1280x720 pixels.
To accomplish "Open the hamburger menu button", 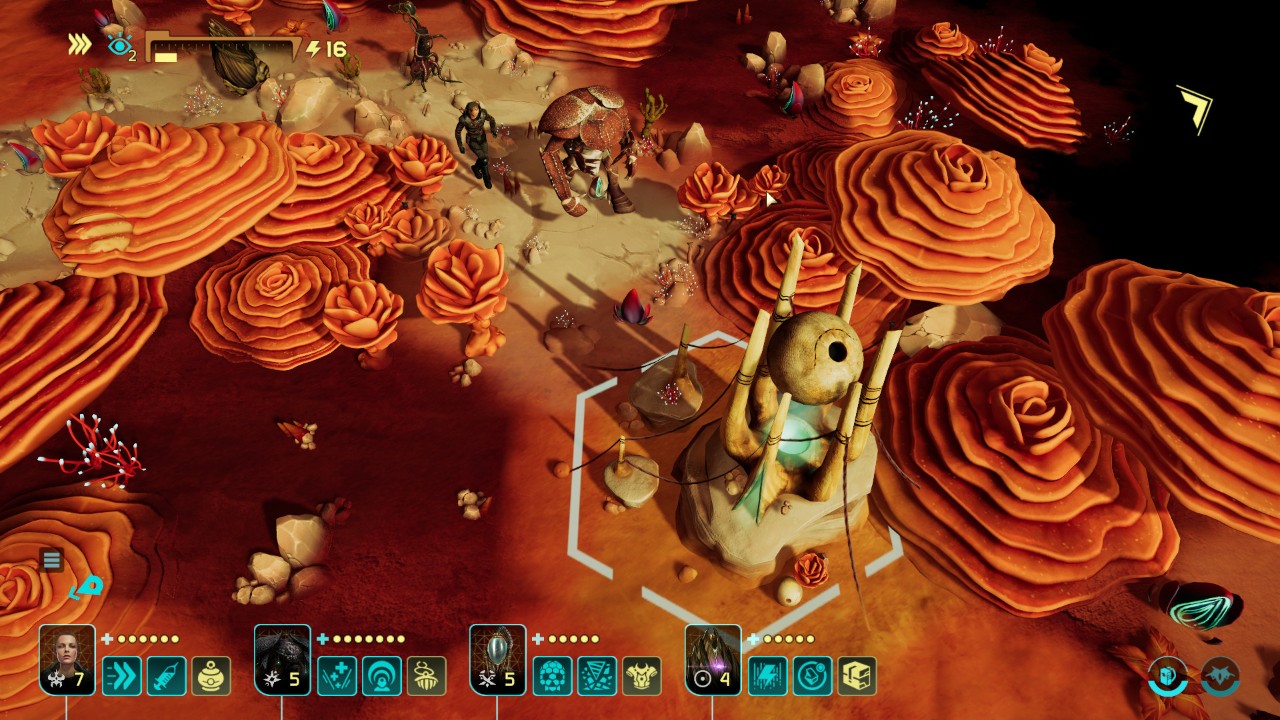I will pos(52,560).
